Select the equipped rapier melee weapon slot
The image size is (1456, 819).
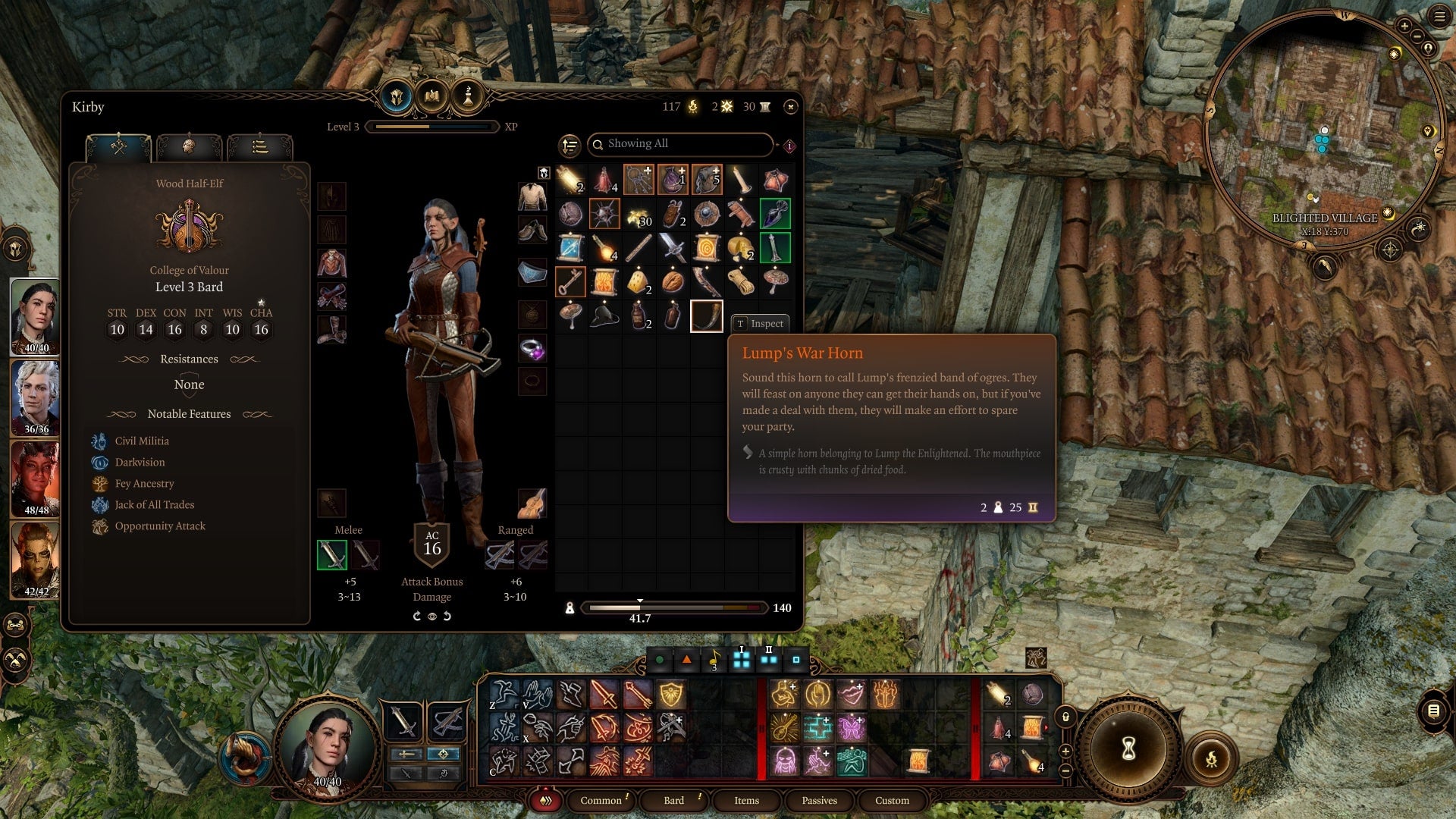click(x=332, y=555)
